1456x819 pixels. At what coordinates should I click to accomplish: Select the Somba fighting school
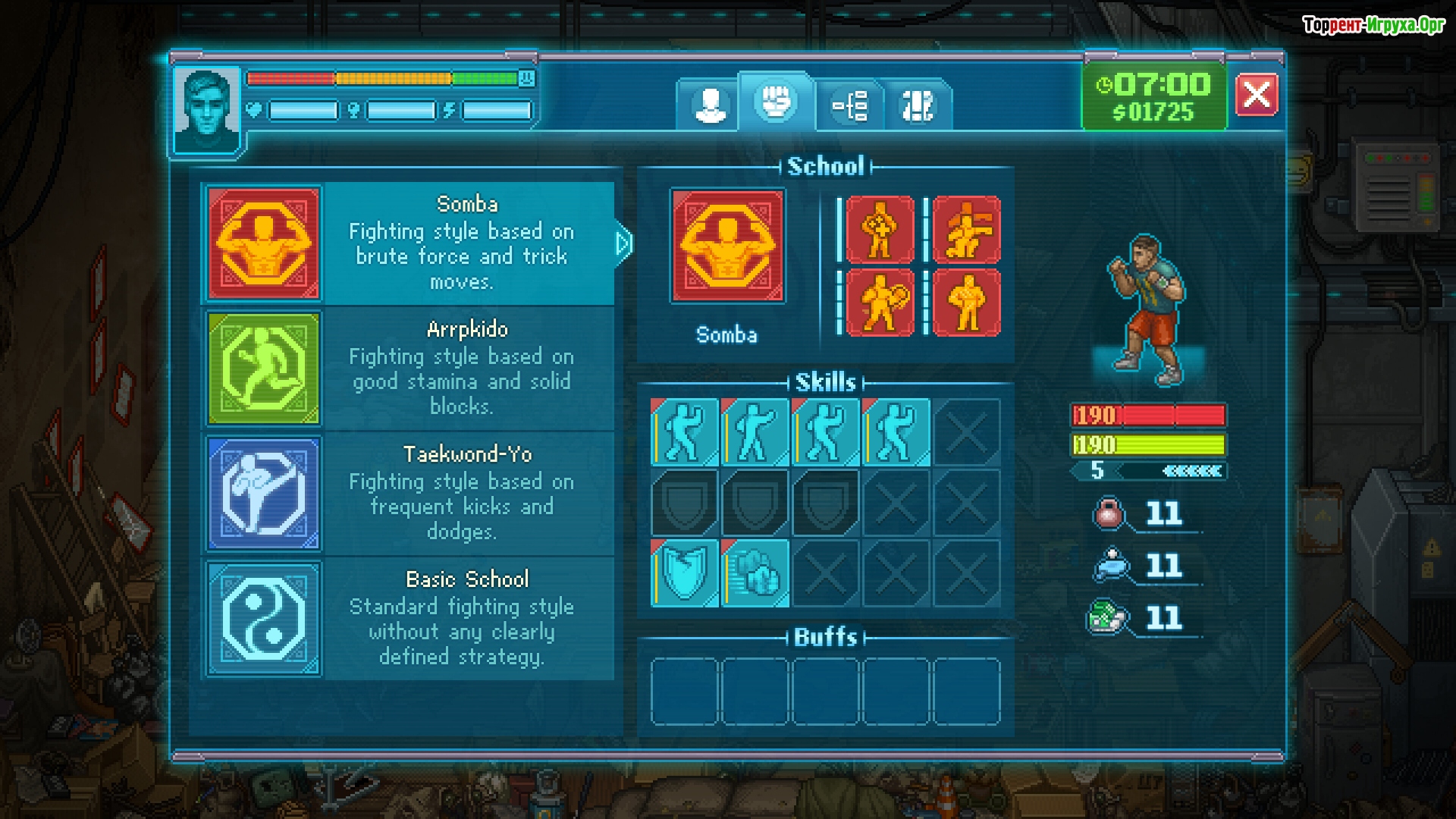point(409,243)
